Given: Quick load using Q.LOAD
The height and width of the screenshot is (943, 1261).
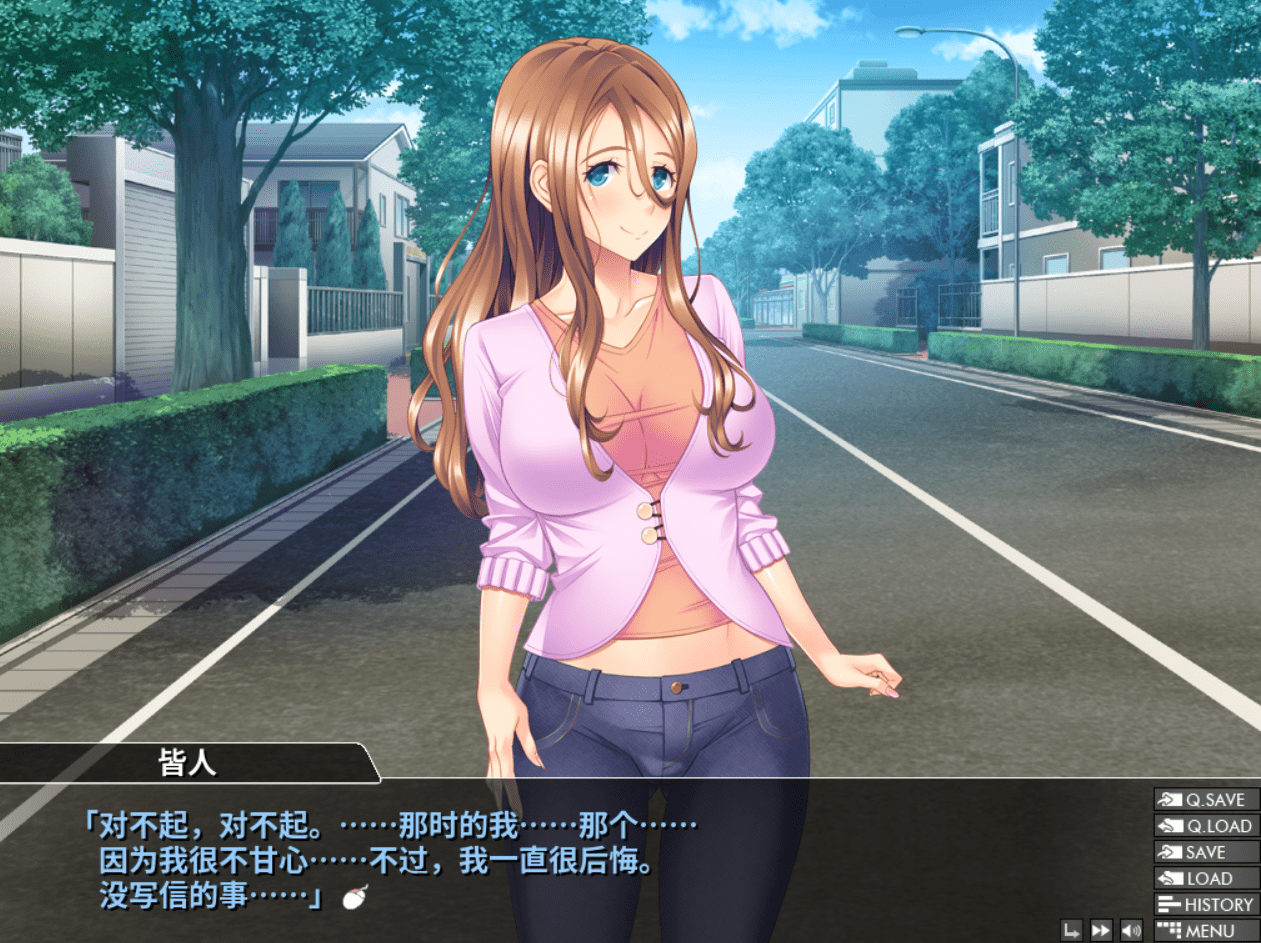Looking at the screenshot, I should click(x=1206, y=826).
